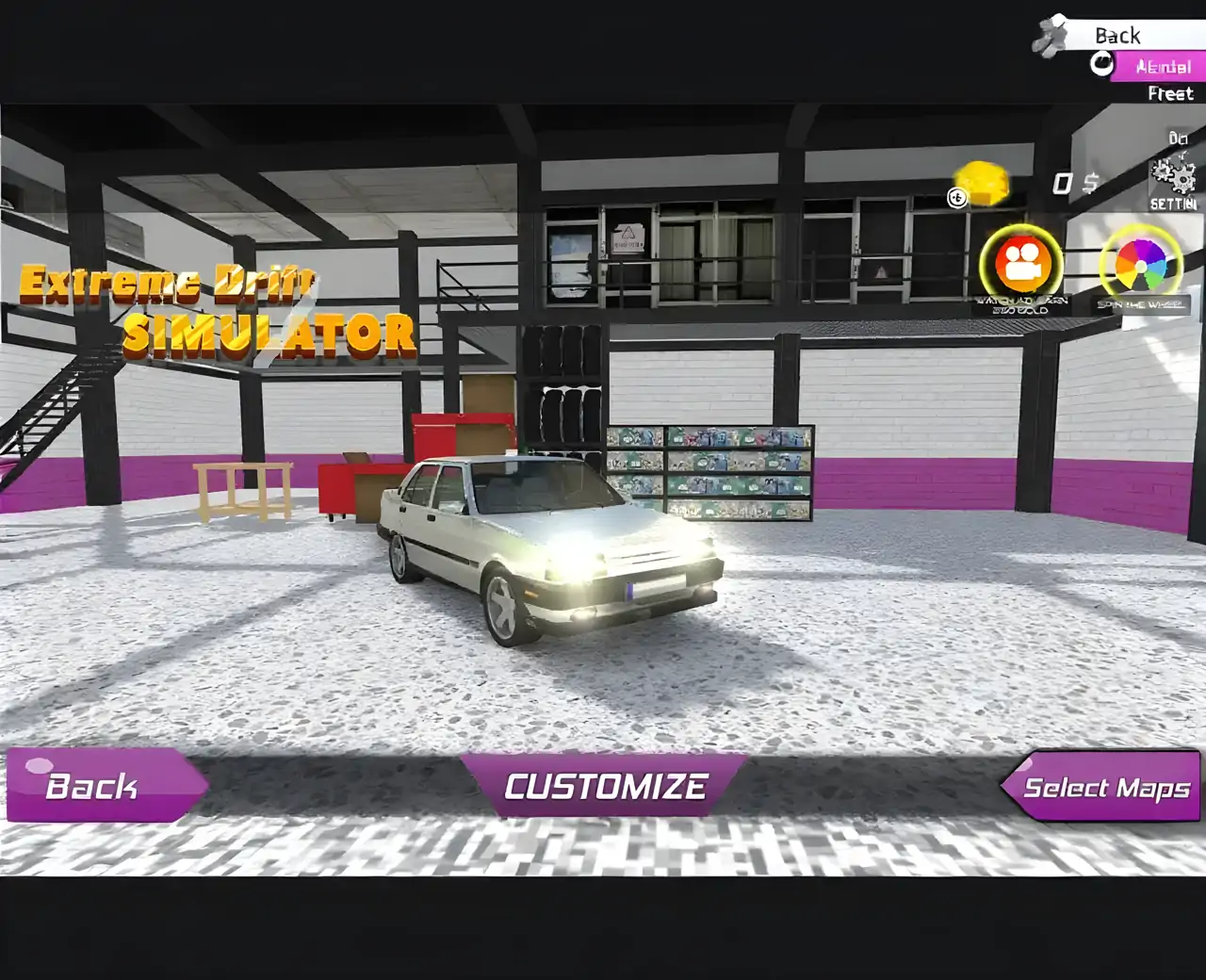Screen dimensions: 1206x980
Task: Click the purple Back button below the garage
Action: 104,786
